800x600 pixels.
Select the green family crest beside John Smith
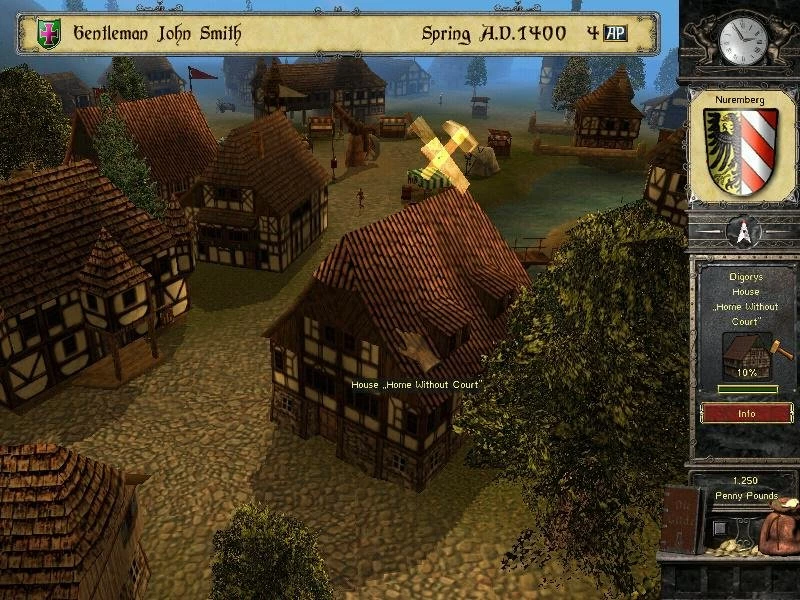[48, 34]
